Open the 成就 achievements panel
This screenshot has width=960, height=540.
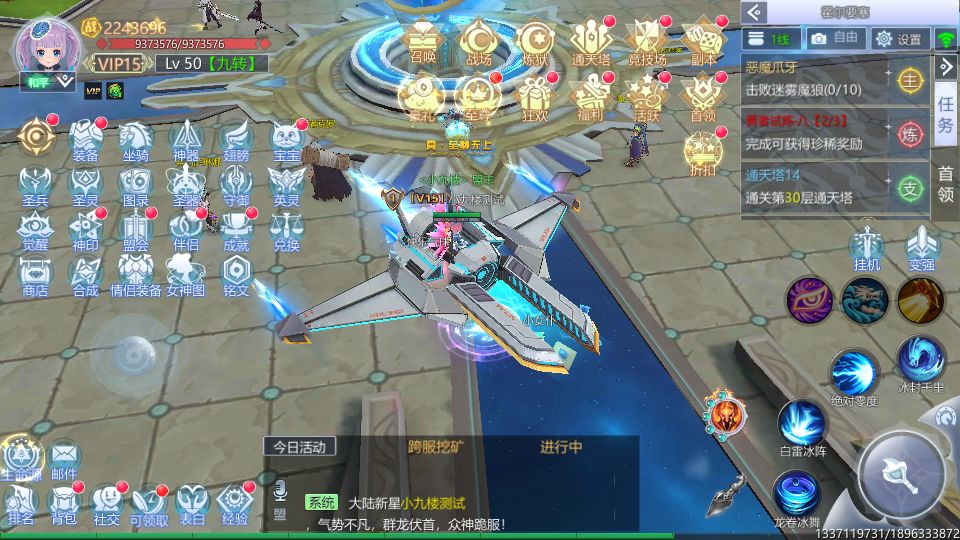(x=236, y=229)
